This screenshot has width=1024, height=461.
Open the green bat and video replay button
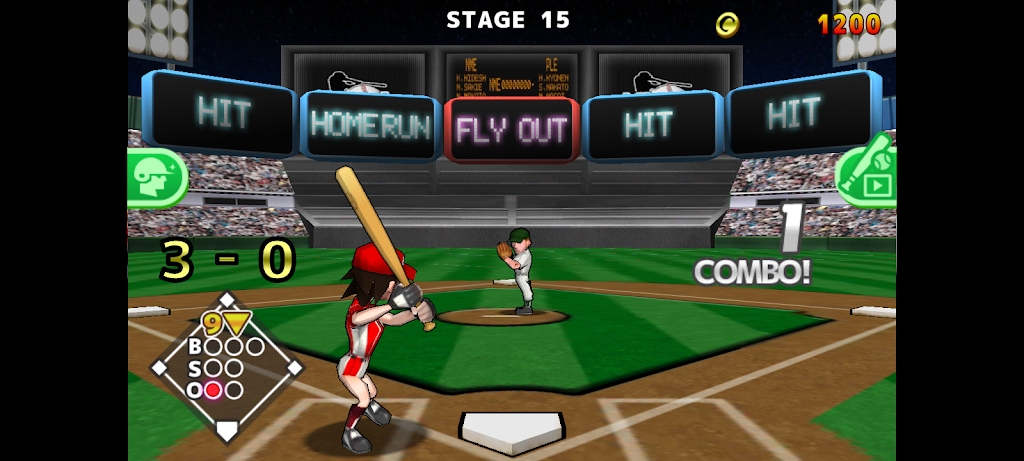(868, 174)
